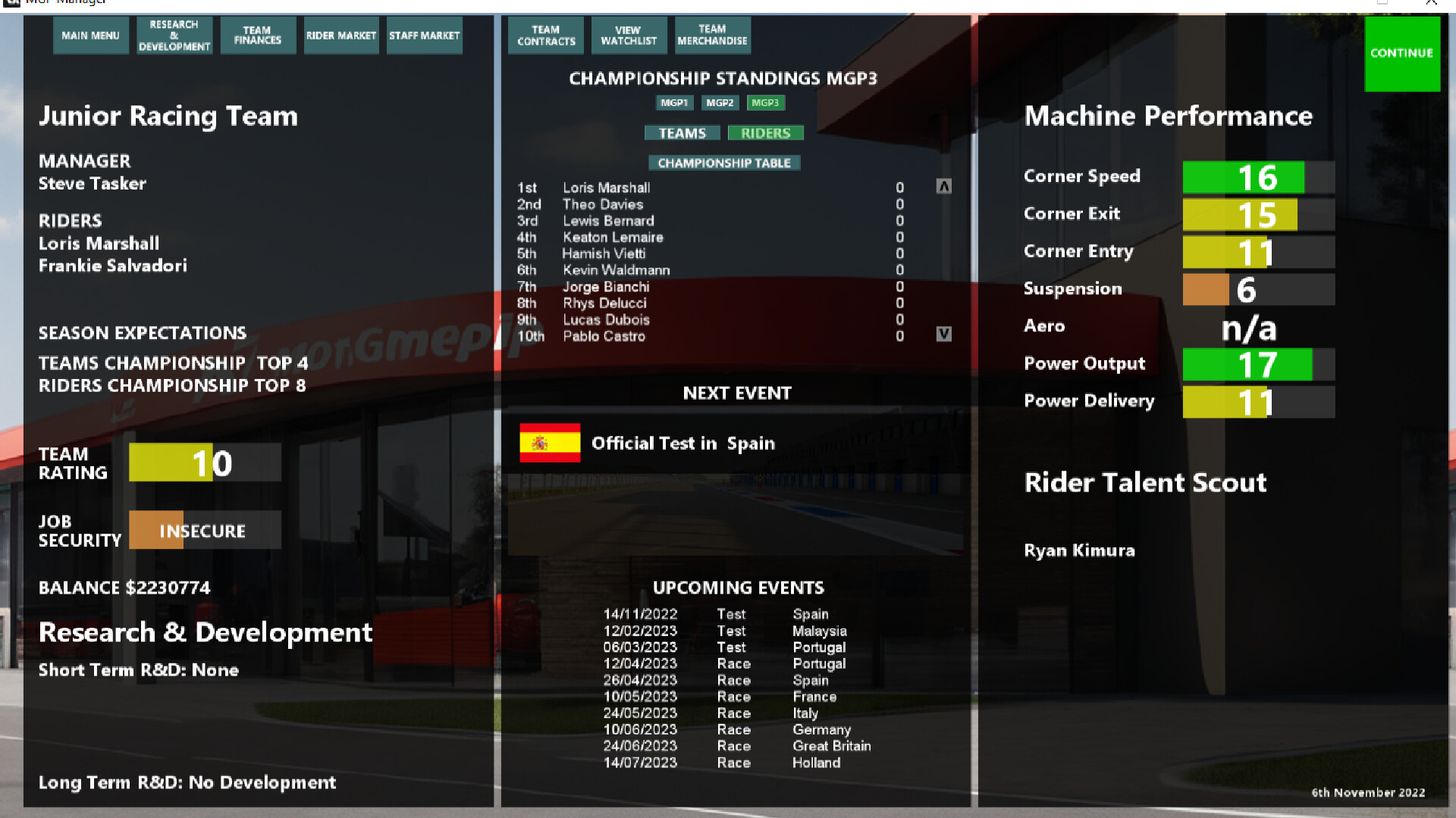Switch to the MGP2 championship tab
Image resolution: width=1456 pixels, height=818 pixels.
(x=719, y=102)
